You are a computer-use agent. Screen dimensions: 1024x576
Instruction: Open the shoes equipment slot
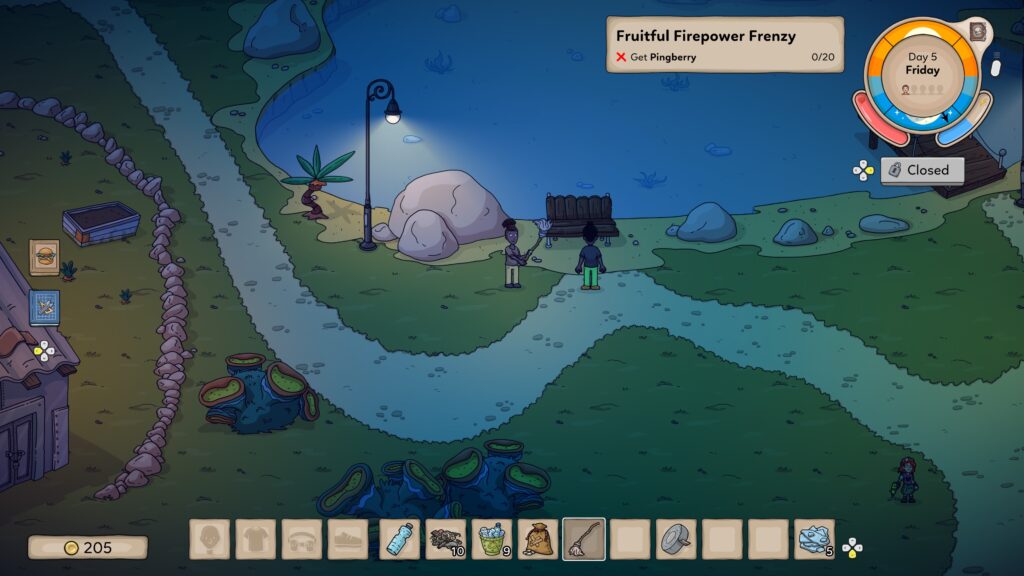tap(347, 539)
